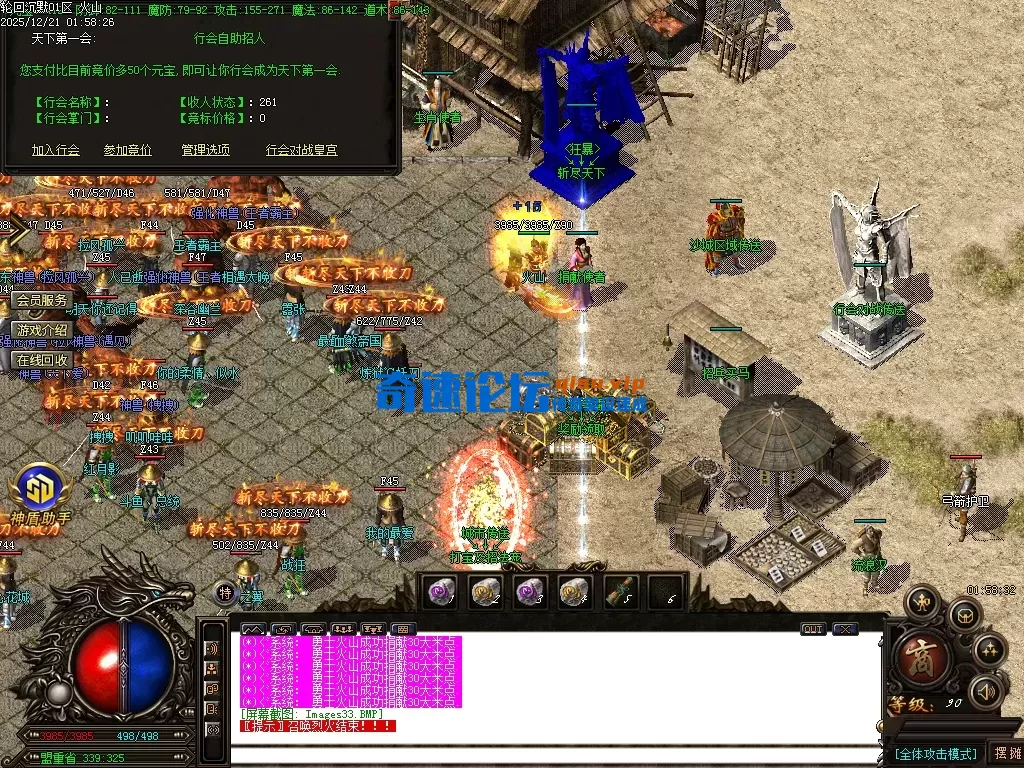Open the 在线回收 button

(x=42, y=360)
